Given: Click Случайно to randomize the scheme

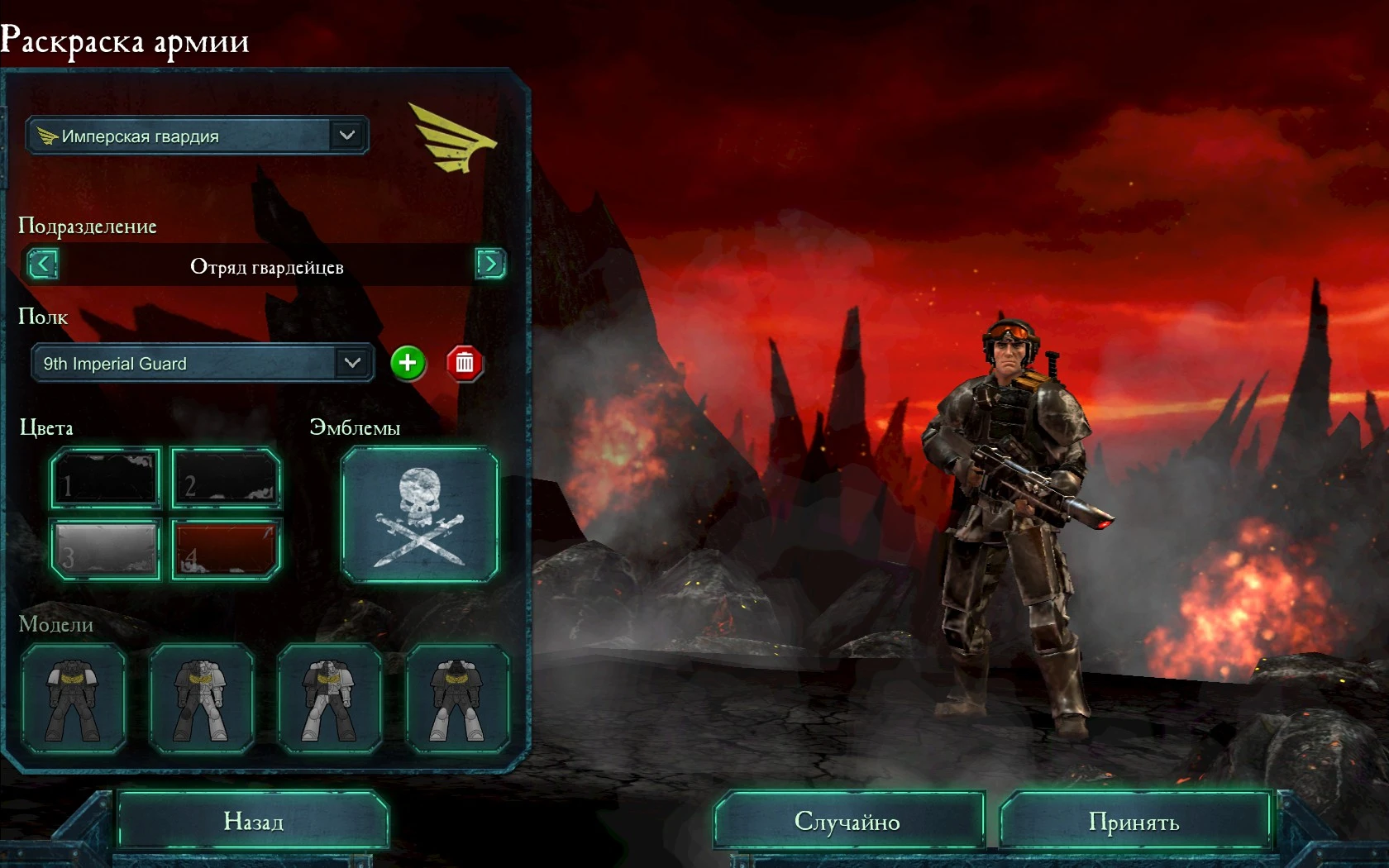Looking at the screenshot, I should click(848, 821).
